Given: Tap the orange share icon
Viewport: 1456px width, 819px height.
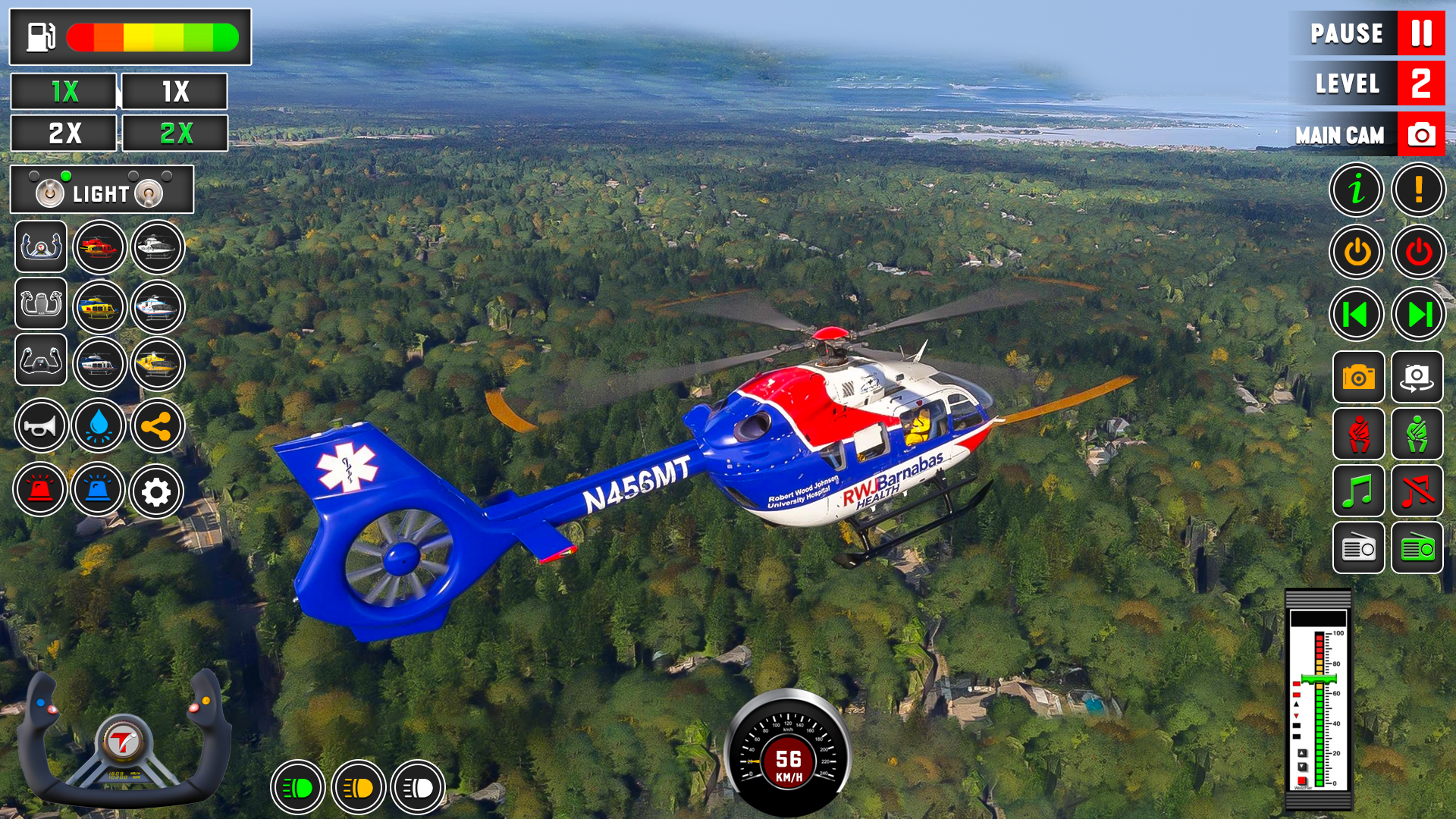Looking at the screenshot, I should click(x=157, y=425).
